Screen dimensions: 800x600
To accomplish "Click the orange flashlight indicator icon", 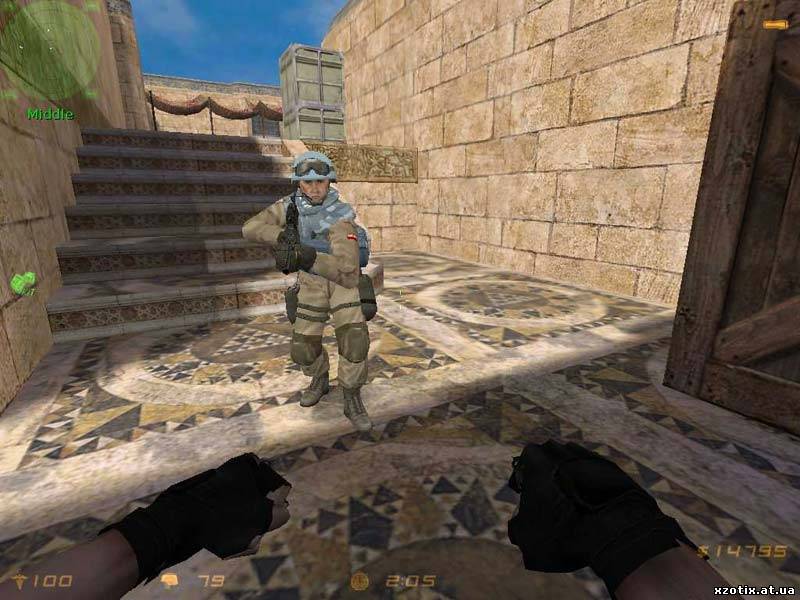I will click(x=774, y=24).
